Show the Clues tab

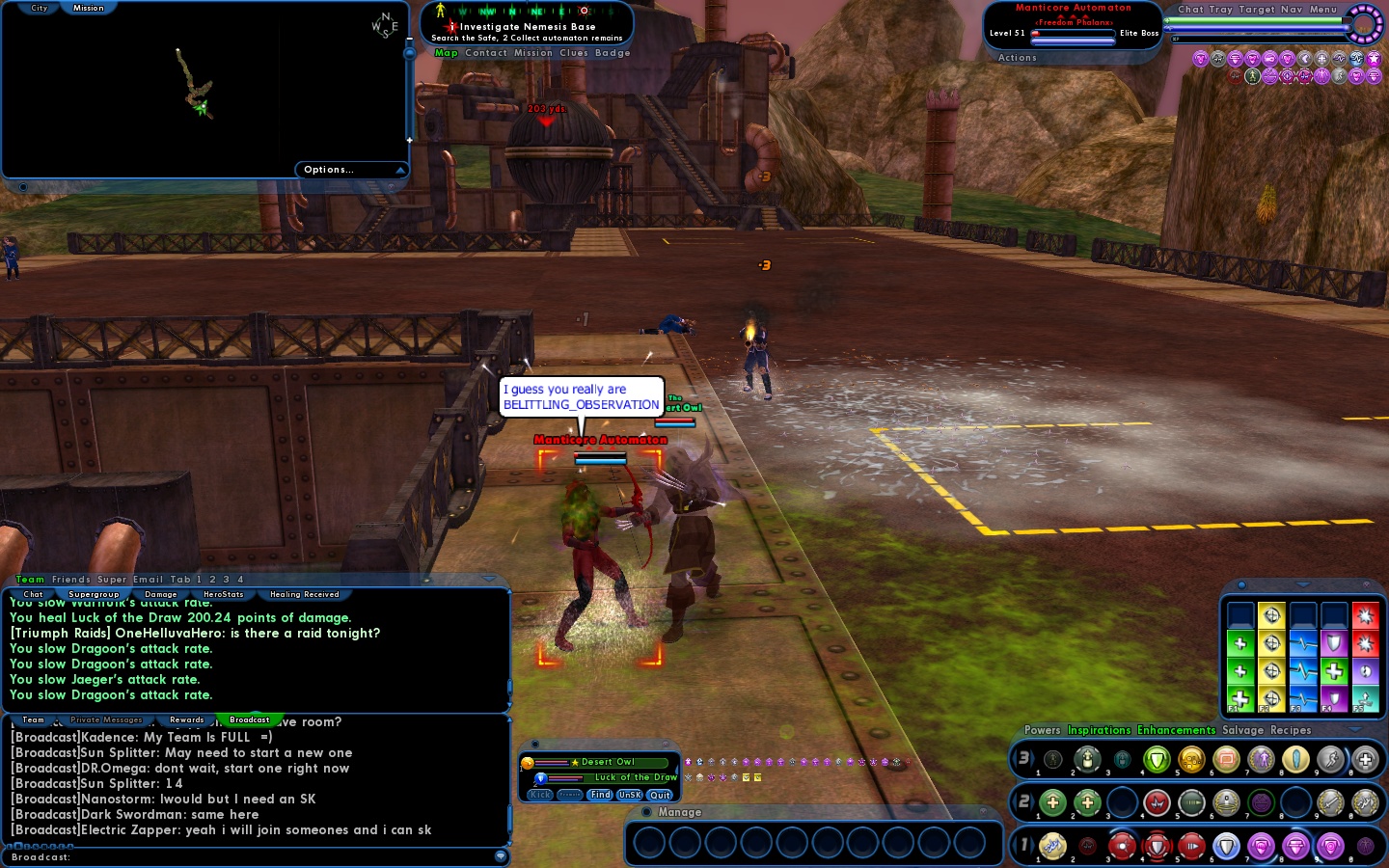coord(573,53)
